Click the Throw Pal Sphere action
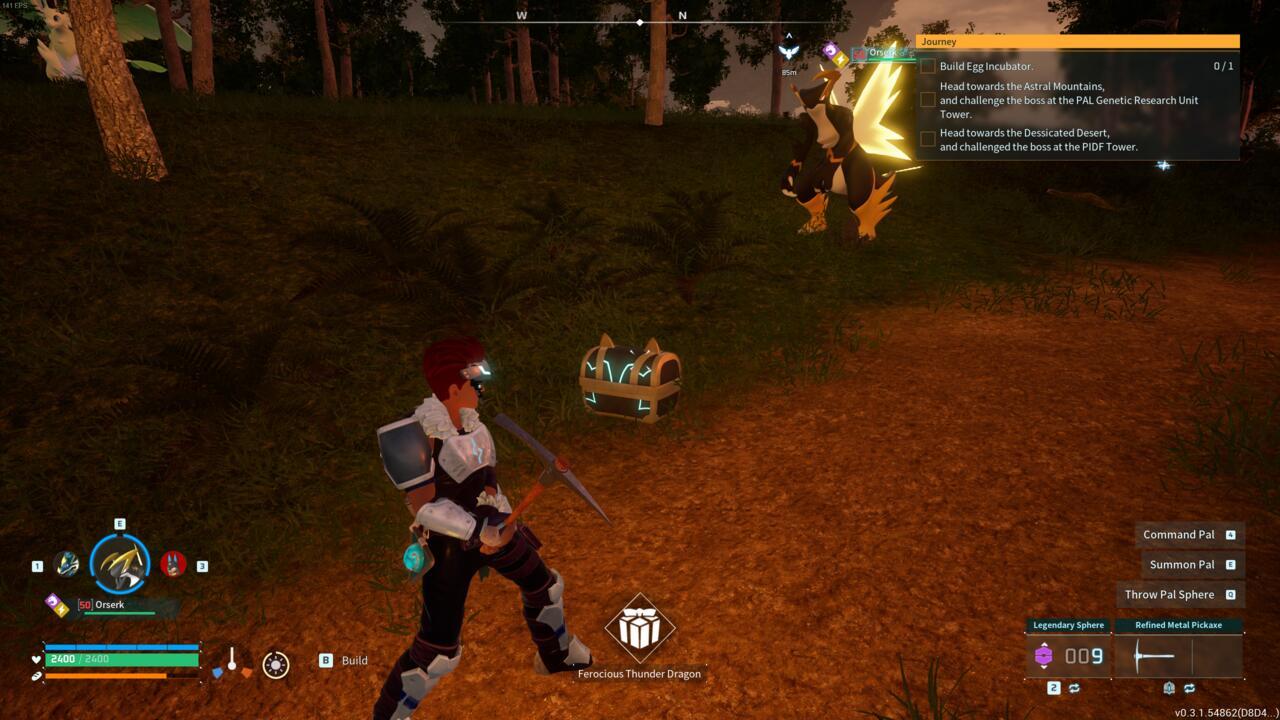The image size is (1280, 720). 1167,594
